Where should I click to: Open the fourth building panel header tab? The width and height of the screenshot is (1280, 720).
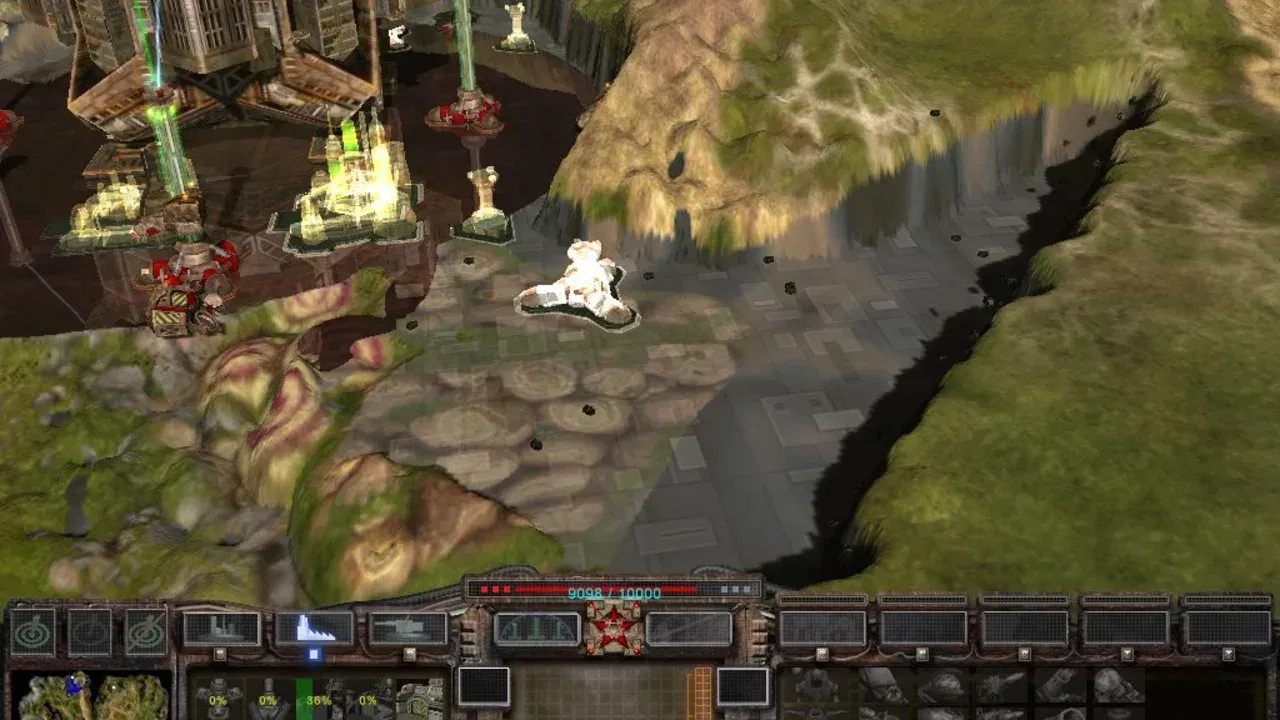pos(1126,600)
